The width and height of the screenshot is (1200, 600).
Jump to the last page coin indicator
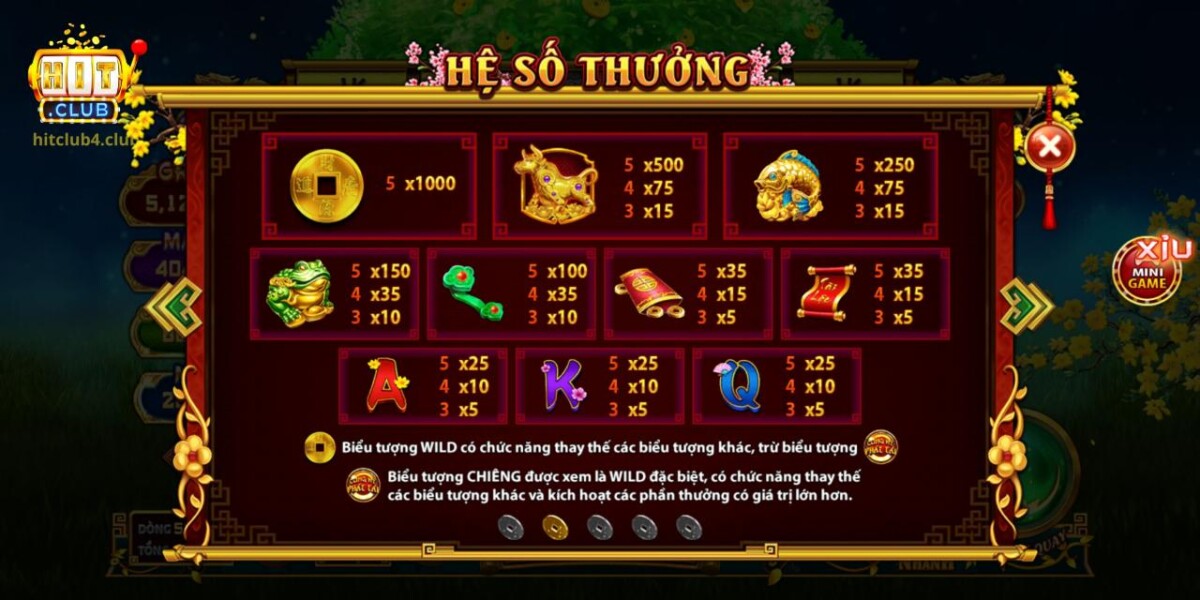689,527
